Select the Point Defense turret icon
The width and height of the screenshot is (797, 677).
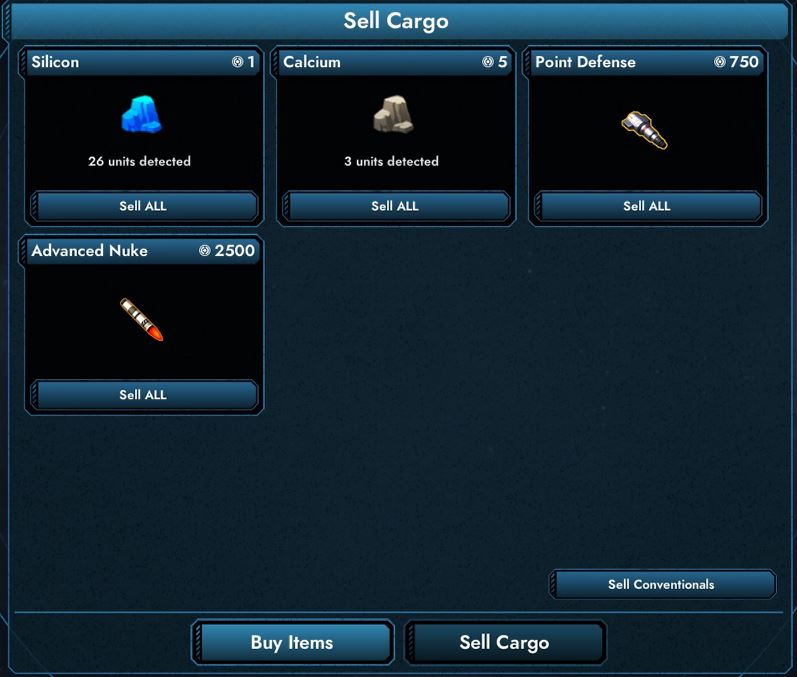(x=644, y=130)
